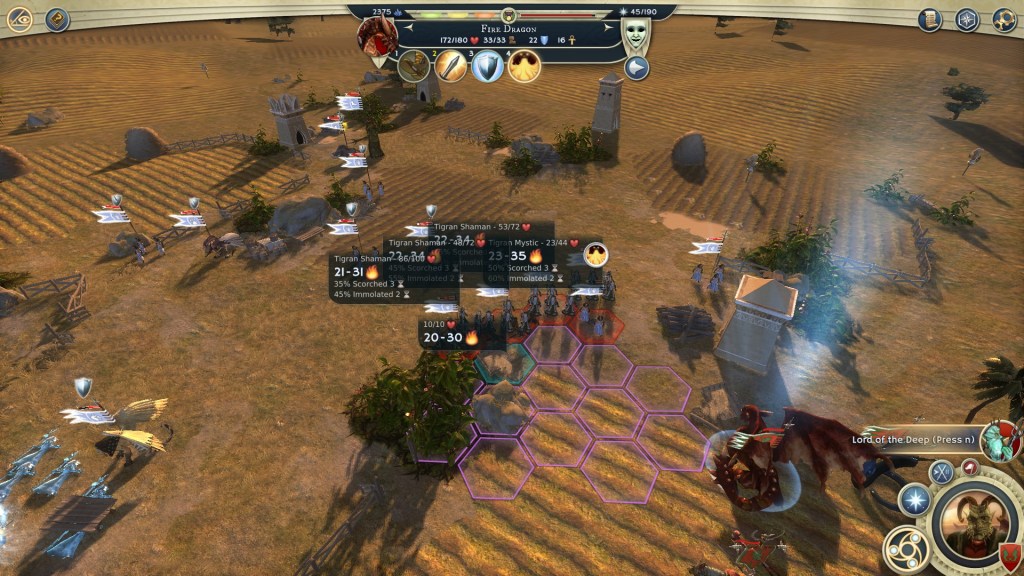The width and height of the screenshot is (1024, 576).
Task: Use the sword melee attack ability
Action: click(451, 66)
